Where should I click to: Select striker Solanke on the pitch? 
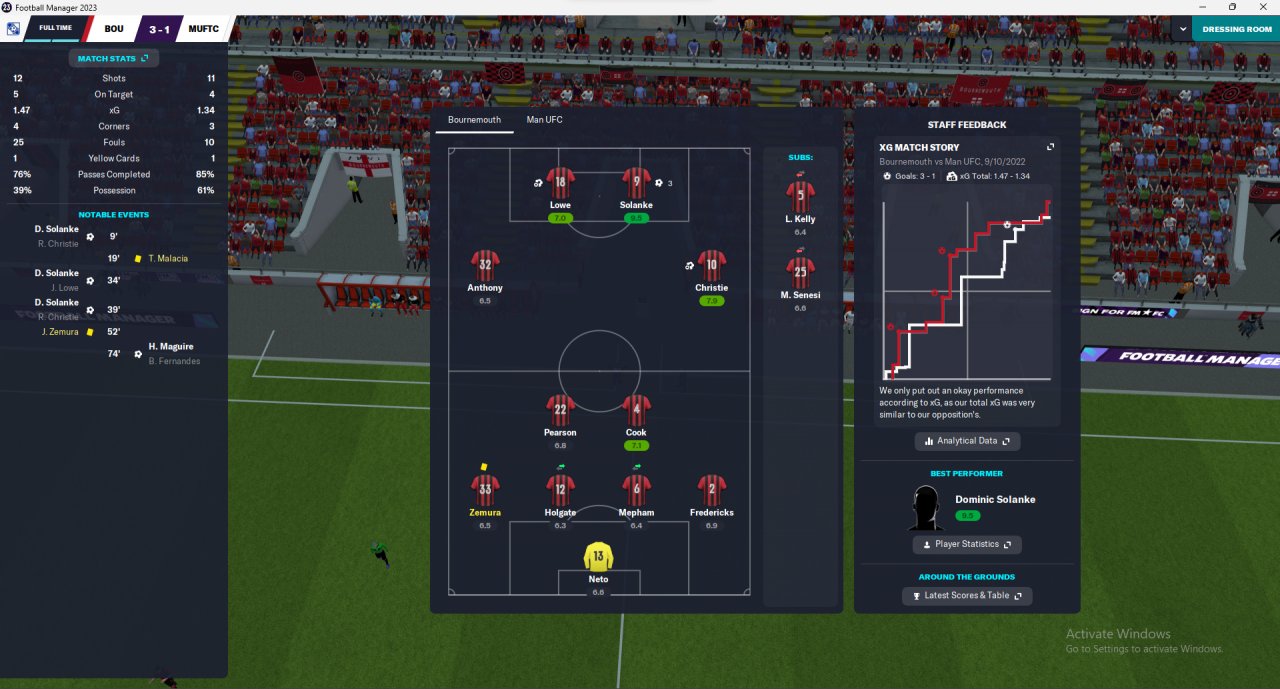tap(636, 185)
